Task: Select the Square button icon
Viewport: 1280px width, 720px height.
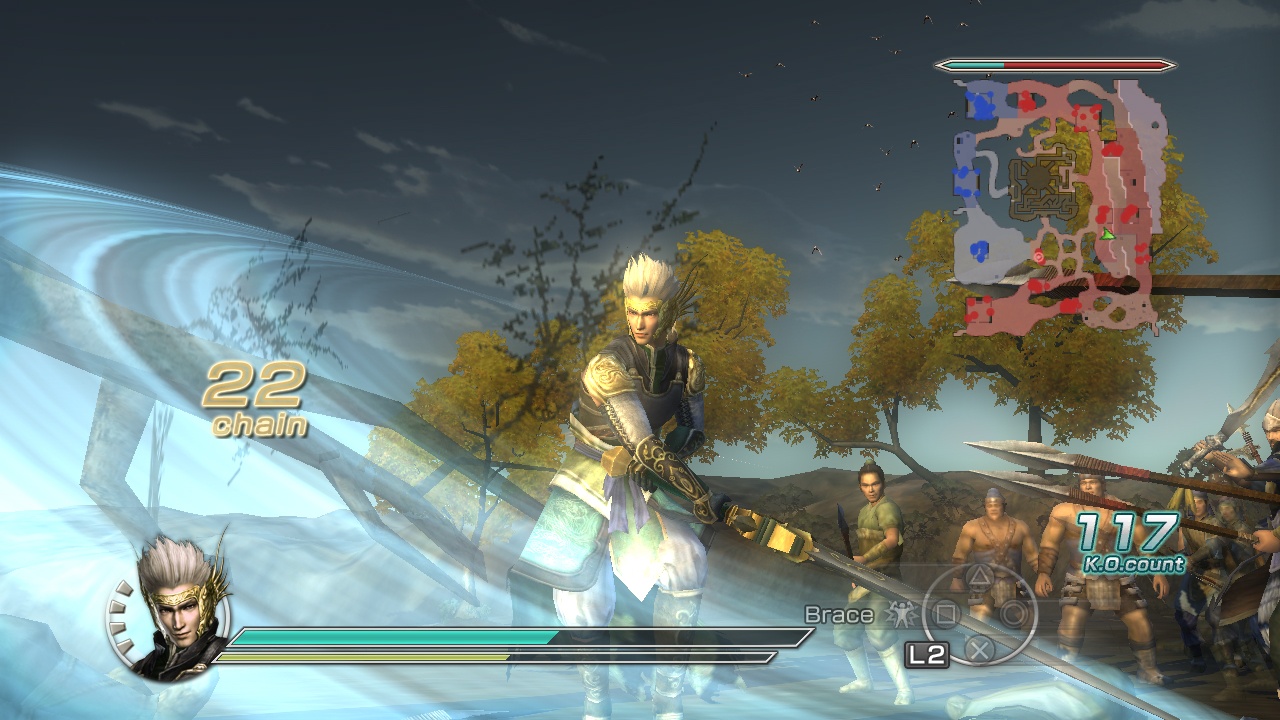Action: coord(946,612)
